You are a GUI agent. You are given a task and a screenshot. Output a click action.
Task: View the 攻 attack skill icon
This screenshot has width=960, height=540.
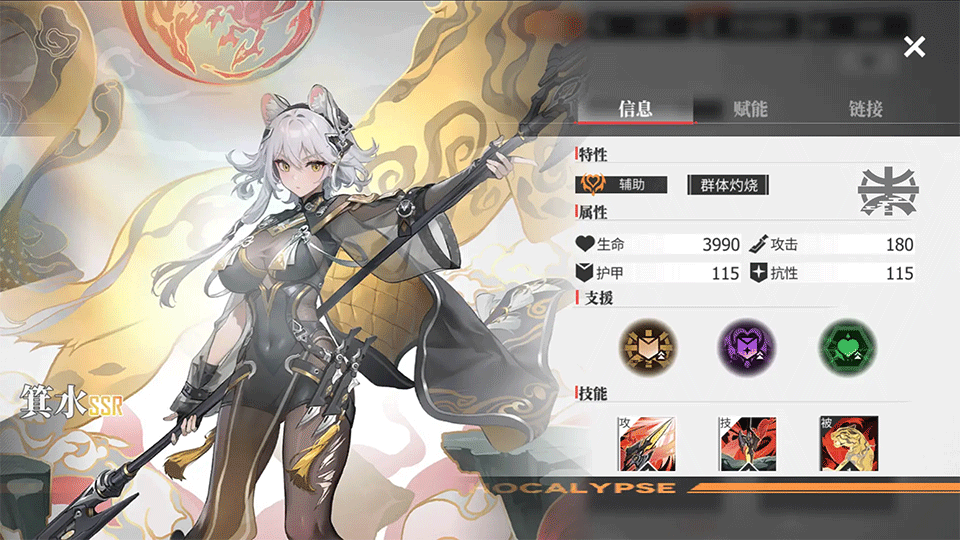click(x=645, y=443)
